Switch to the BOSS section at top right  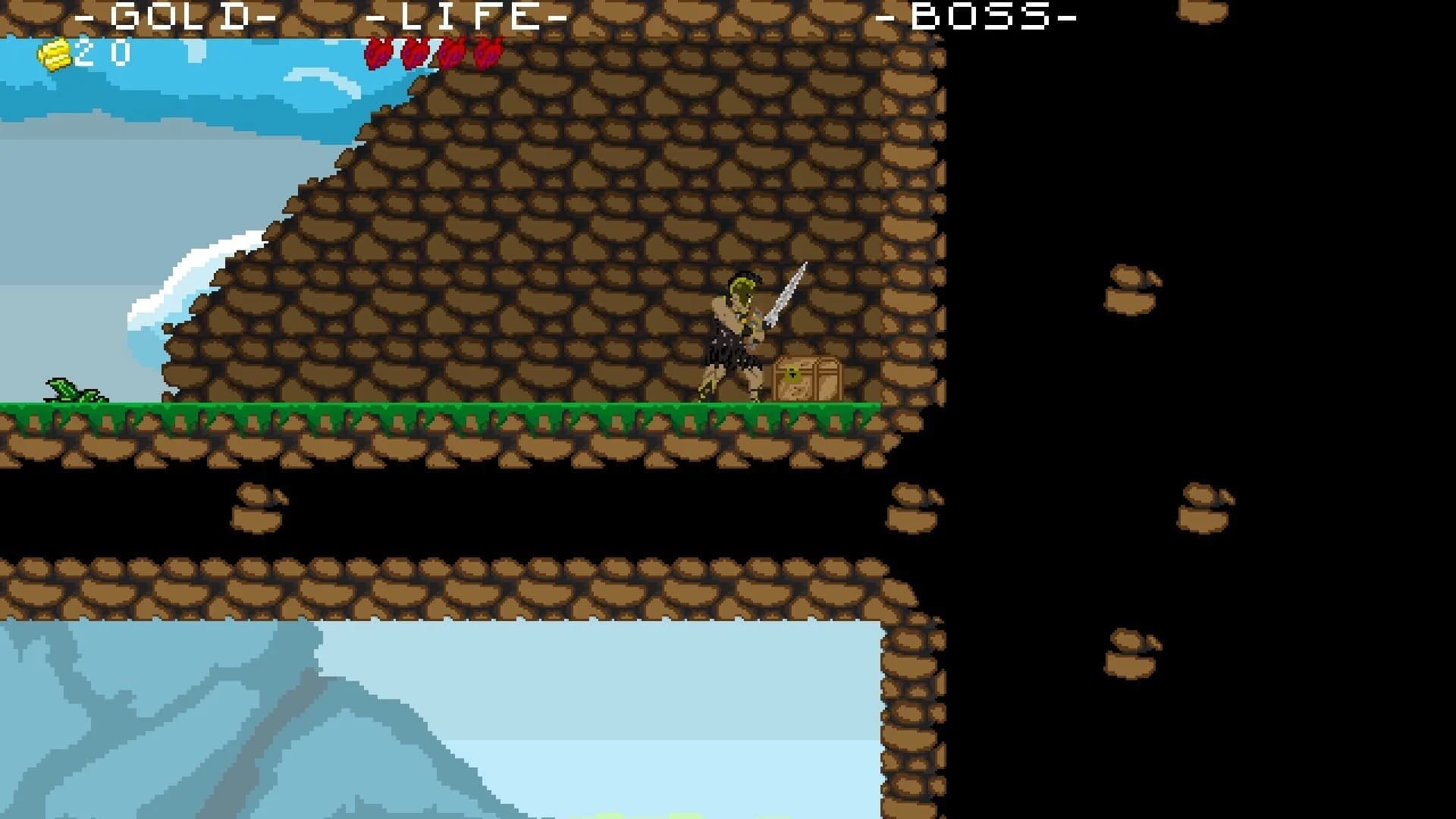(980, 15)
